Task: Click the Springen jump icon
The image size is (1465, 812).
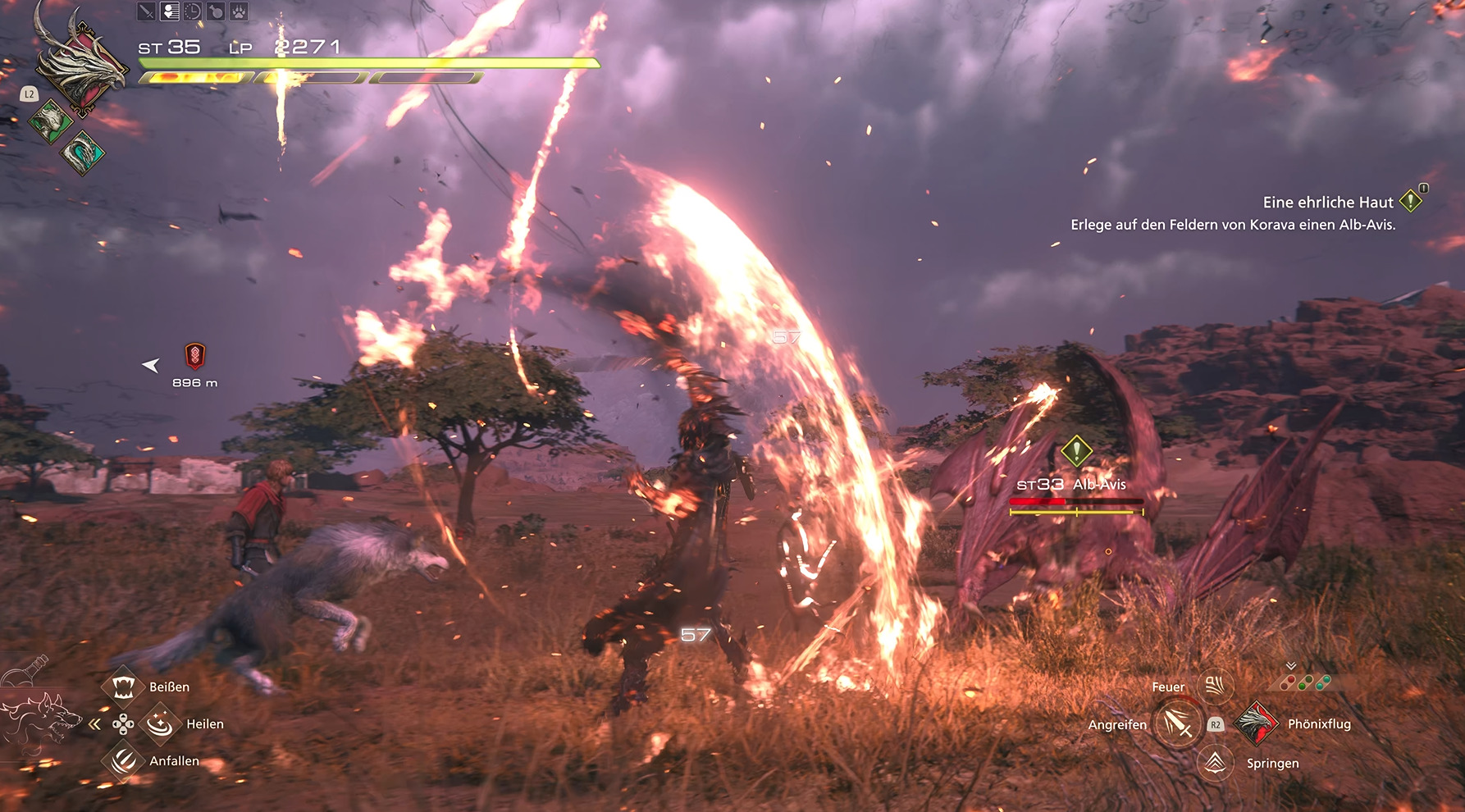Action: pyautogui.click(x=1215, y=763)
